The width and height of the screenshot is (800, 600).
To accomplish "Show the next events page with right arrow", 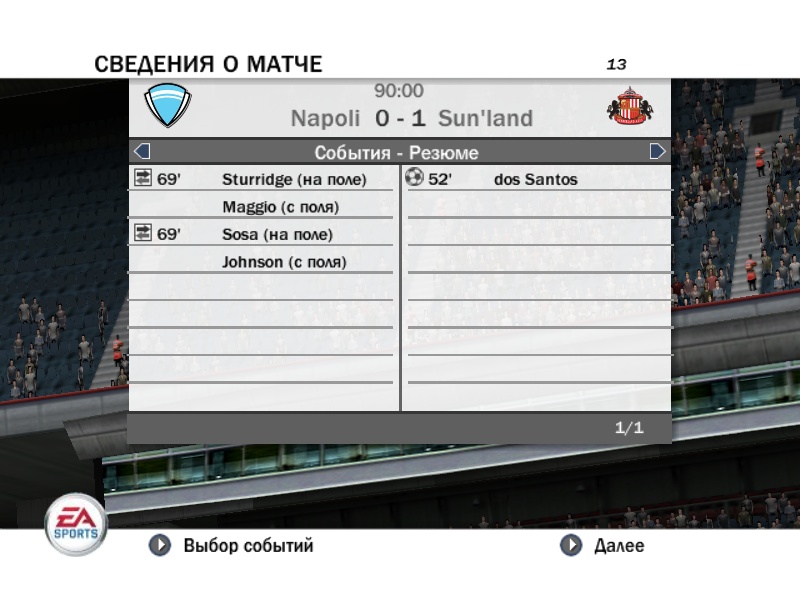I will [657, 152].
